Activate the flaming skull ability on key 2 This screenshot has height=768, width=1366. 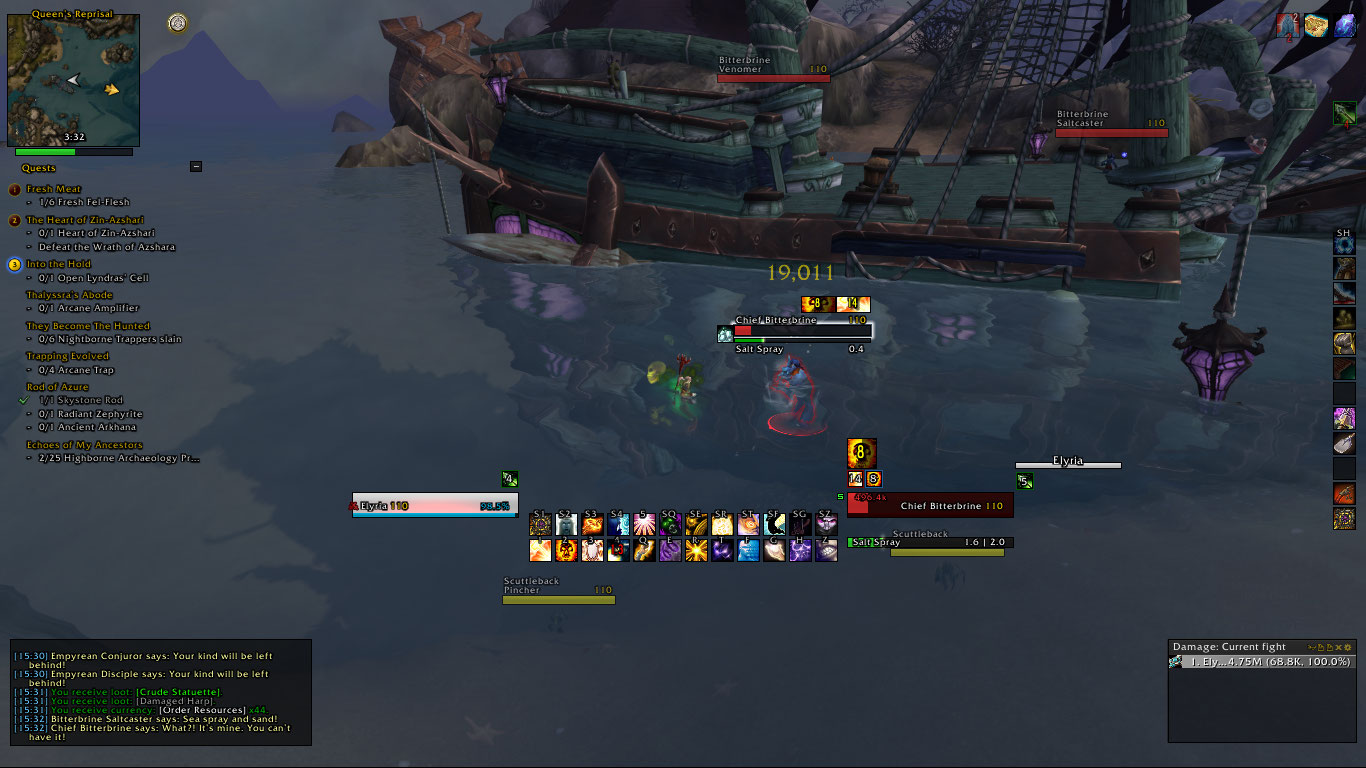click(x=566, y=550)
